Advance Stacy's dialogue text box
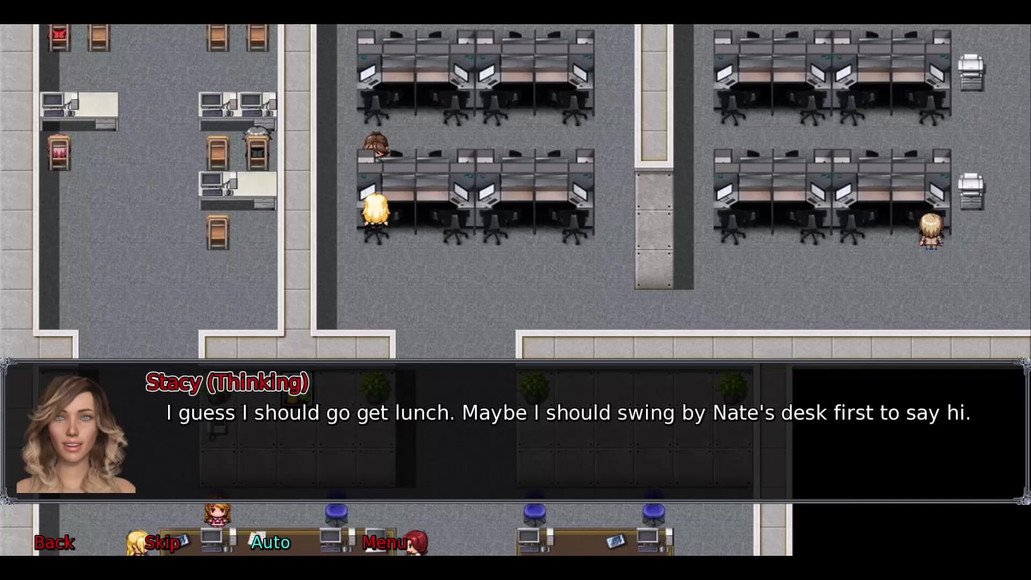 tap(566, 440)
